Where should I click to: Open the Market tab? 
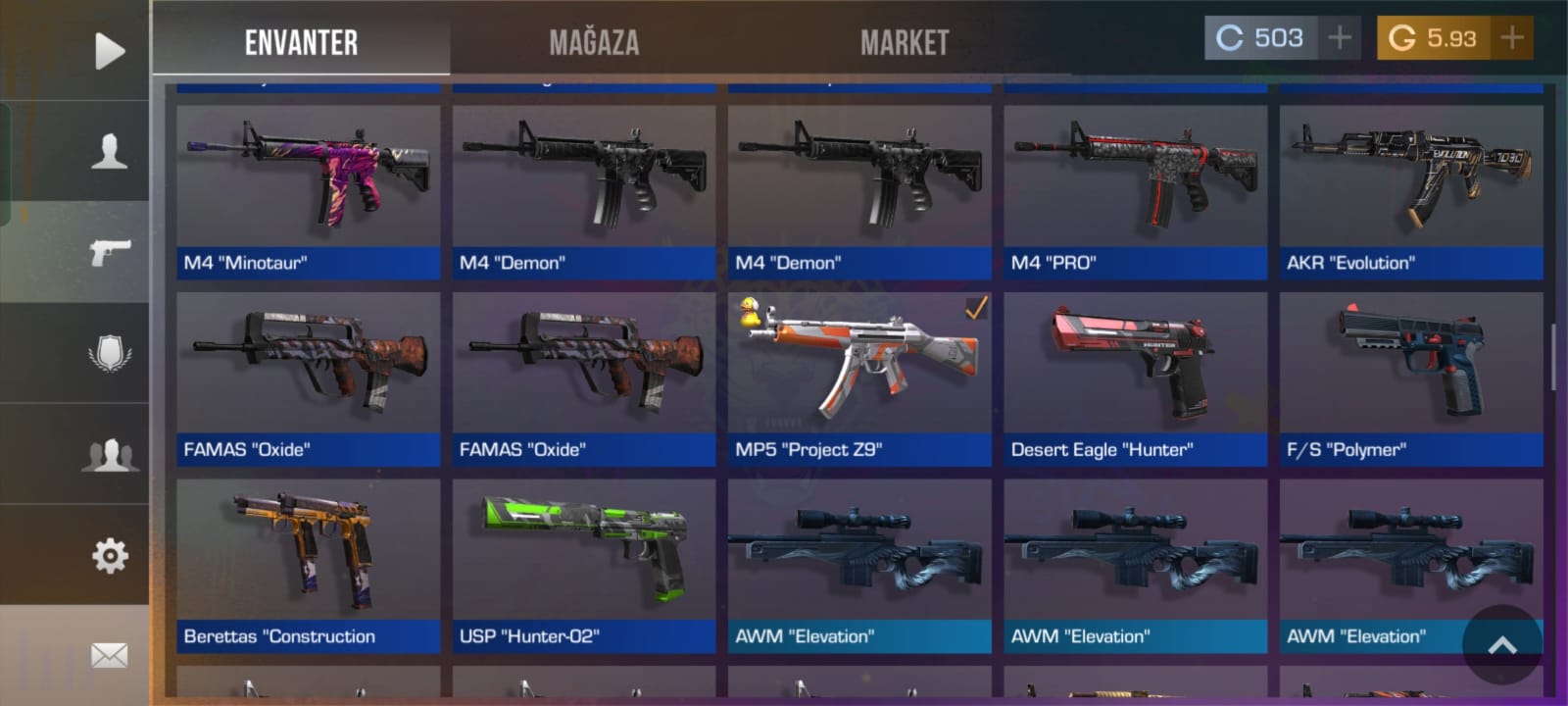coord(905,42)
